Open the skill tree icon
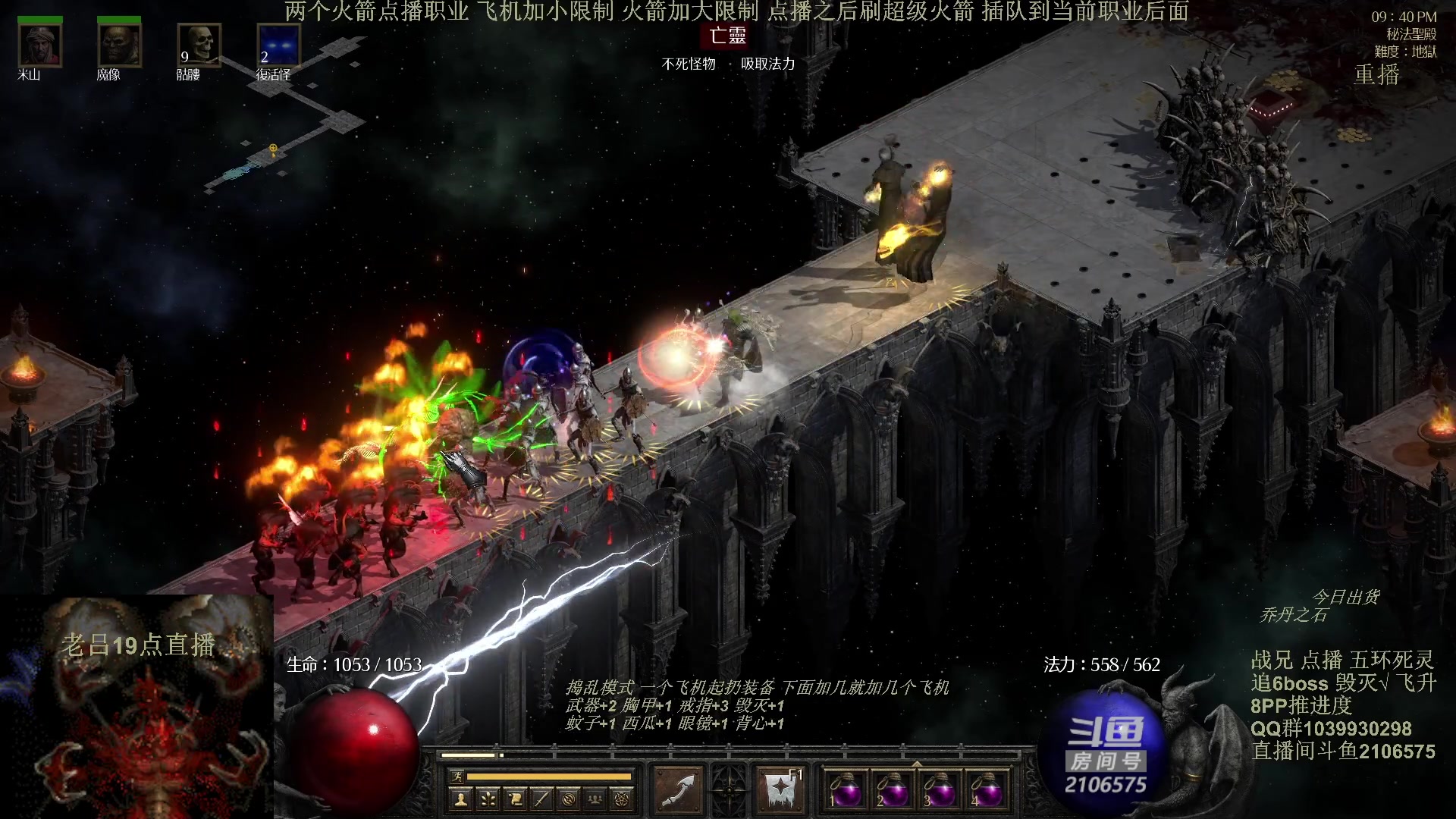The width and height of the screenshot is (1456, 819). pyautogui.click(x=488, y=799)
